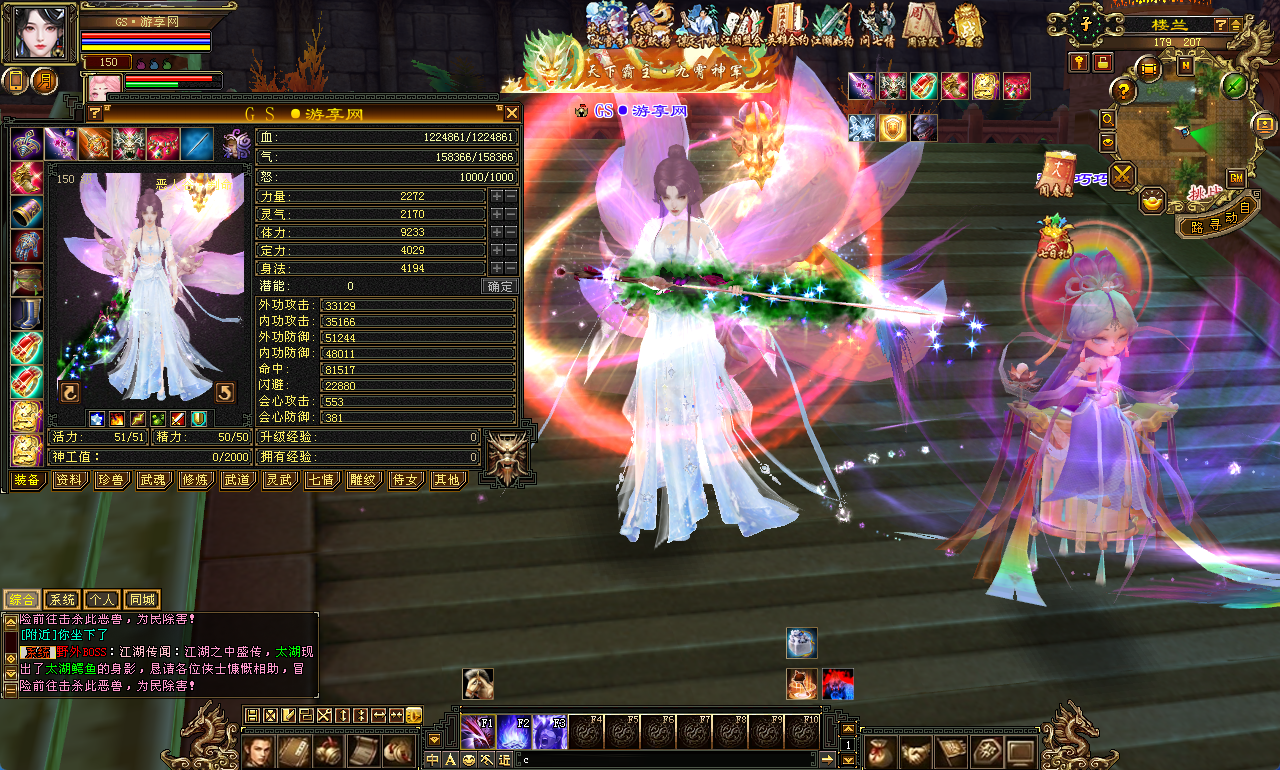Open the 同城 chat channel

pyautogui.click(x=142, y=600)
